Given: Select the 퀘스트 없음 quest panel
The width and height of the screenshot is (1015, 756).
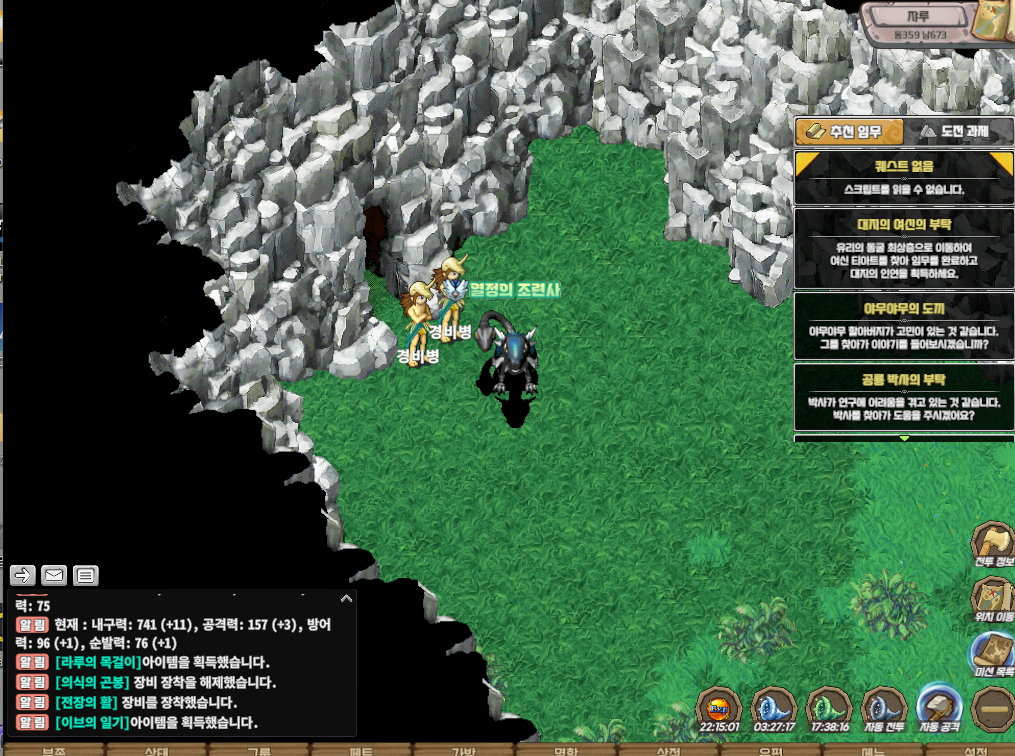Looking at the screenshot, I should point(902,177).
